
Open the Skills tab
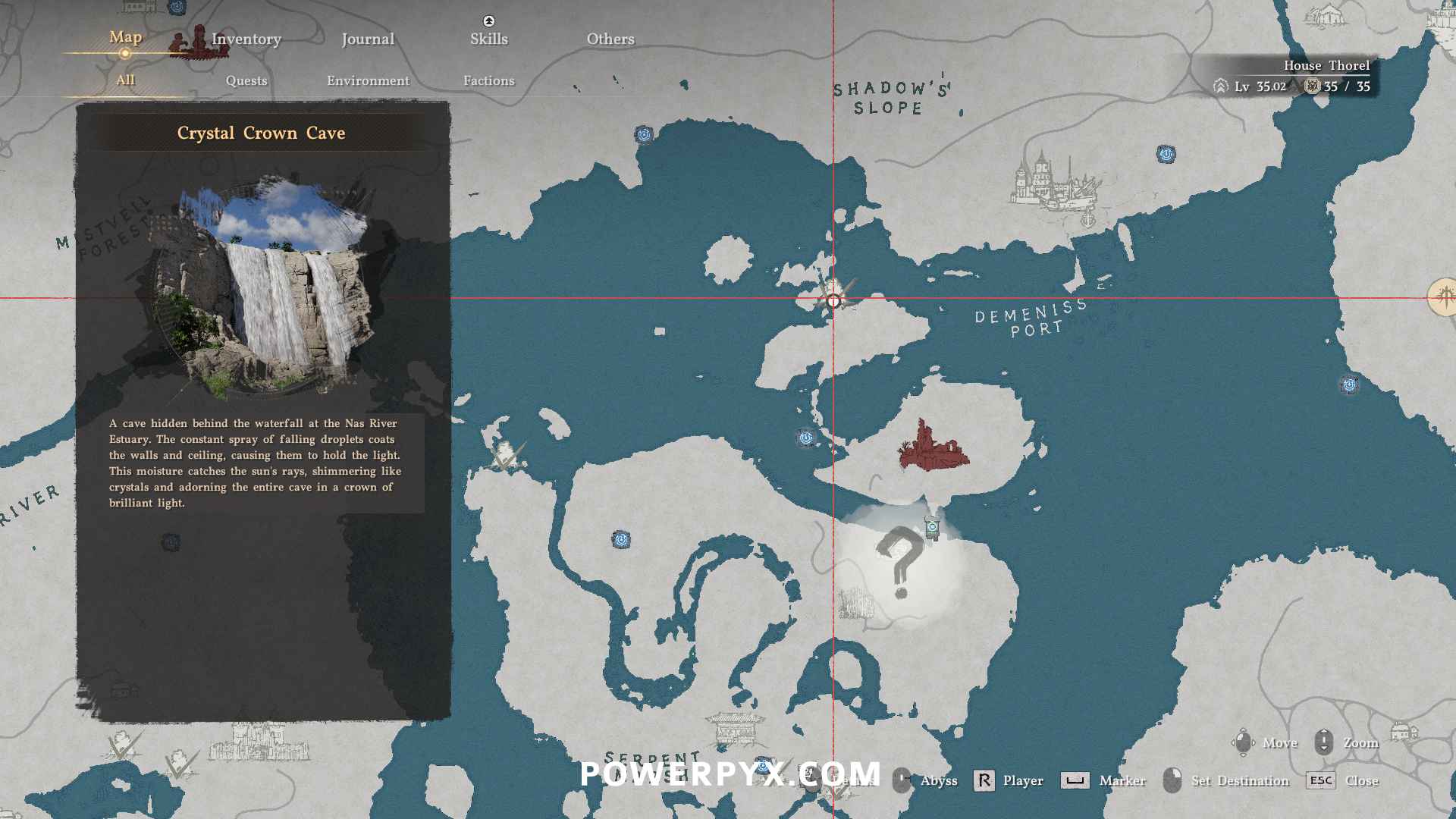(488, 39)
